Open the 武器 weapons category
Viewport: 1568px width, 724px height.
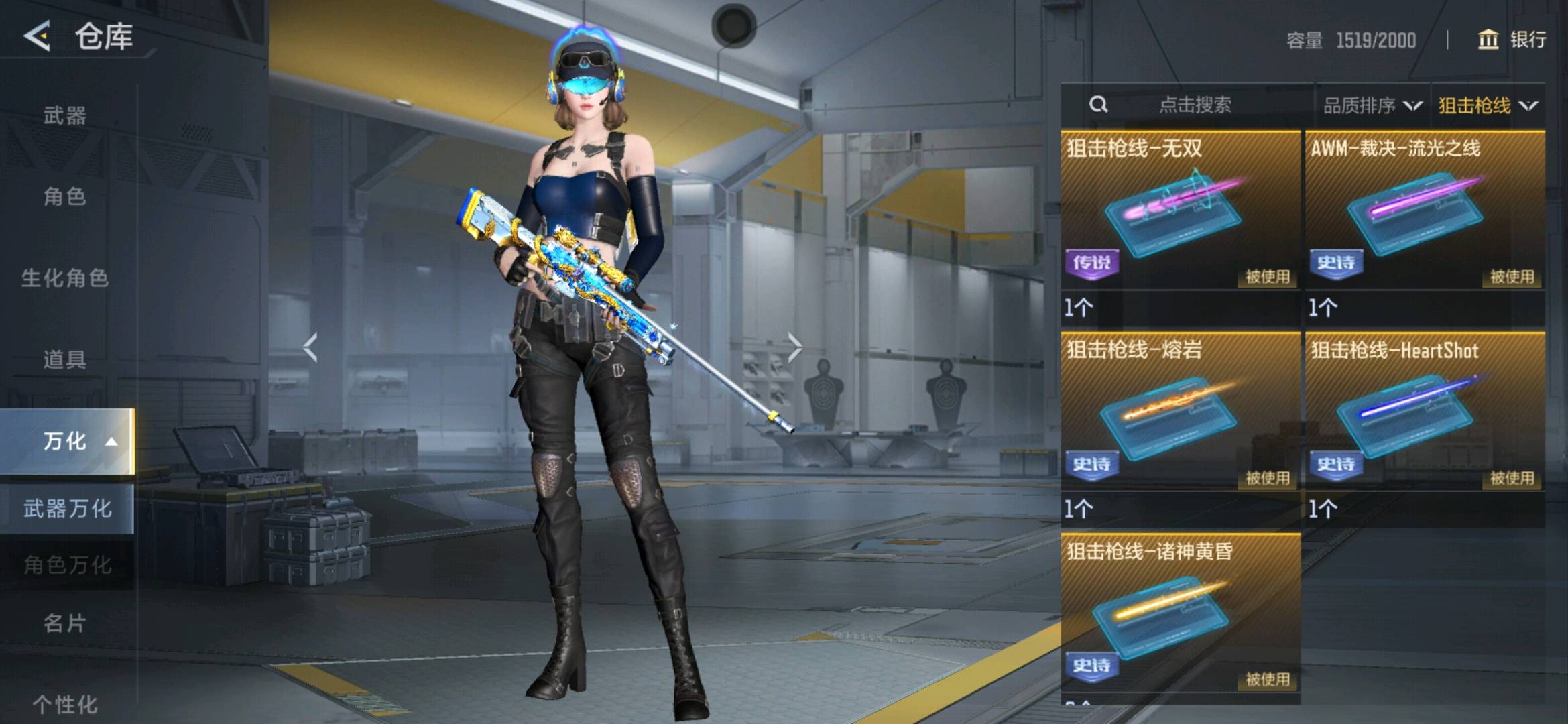point(65,116)
